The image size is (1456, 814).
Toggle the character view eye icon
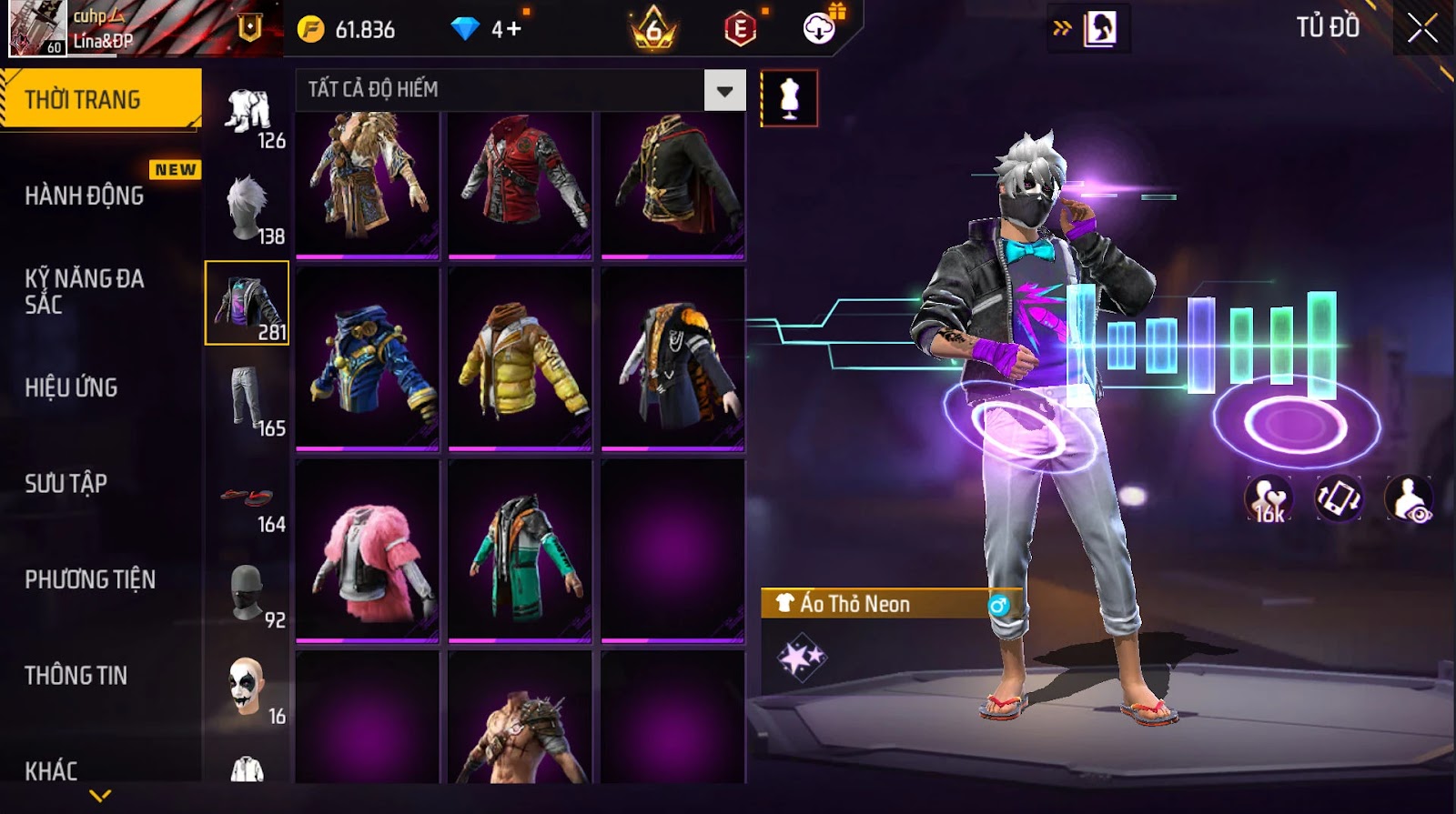(x=1408, y=499)
